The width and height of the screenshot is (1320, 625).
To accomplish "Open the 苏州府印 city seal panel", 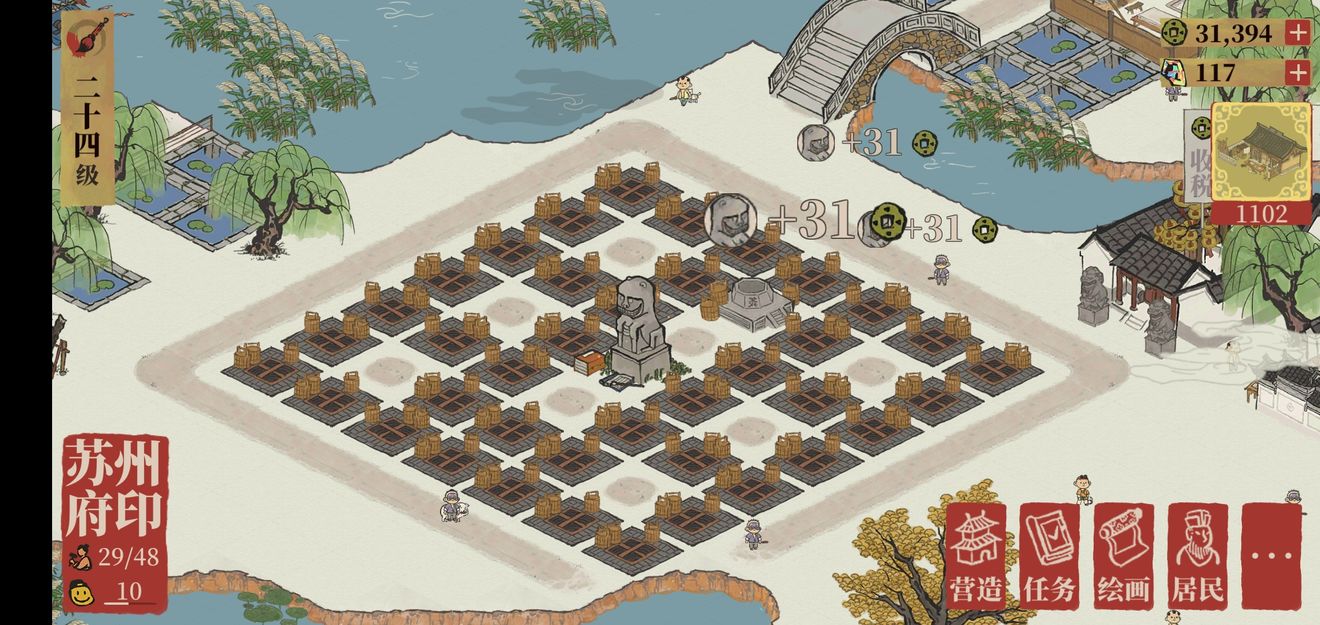I will click(114, 488).
